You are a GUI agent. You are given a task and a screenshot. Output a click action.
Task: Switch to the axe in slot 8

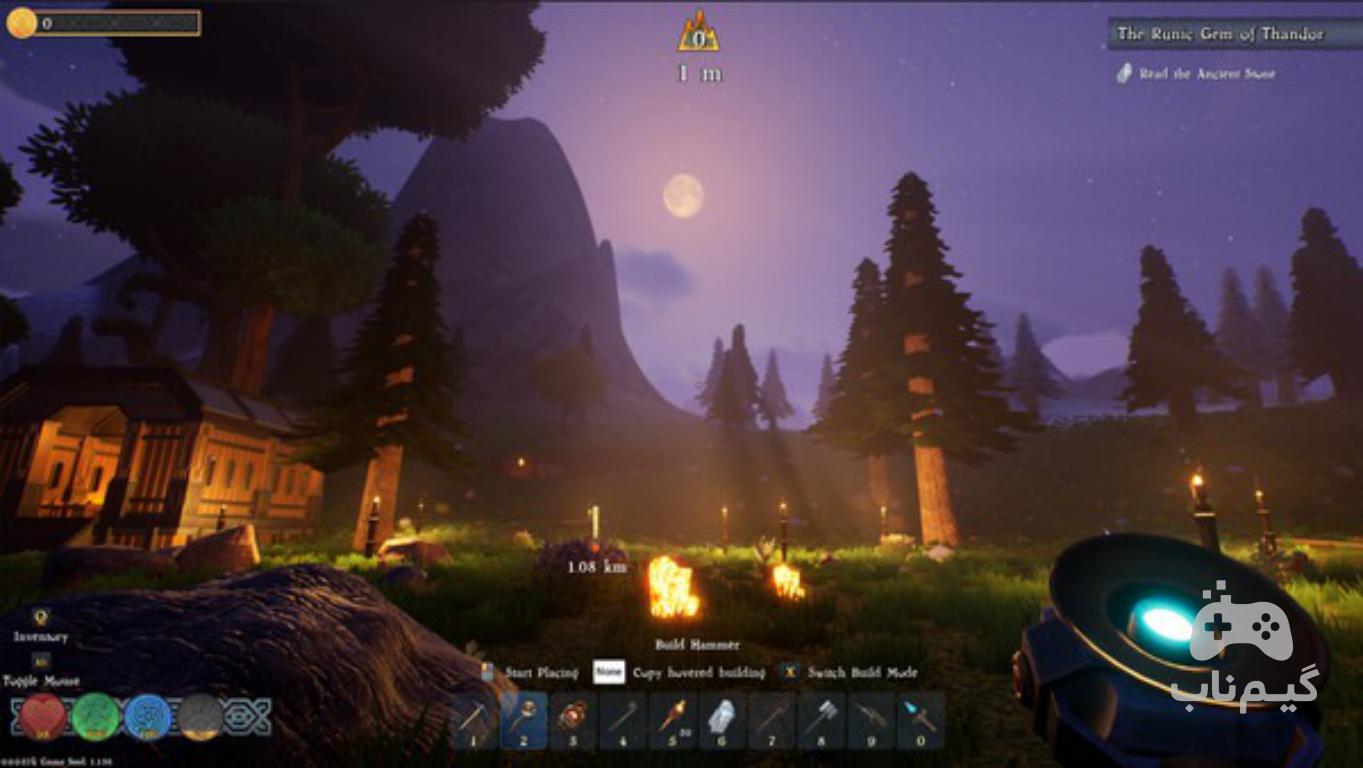pos(820,720)
